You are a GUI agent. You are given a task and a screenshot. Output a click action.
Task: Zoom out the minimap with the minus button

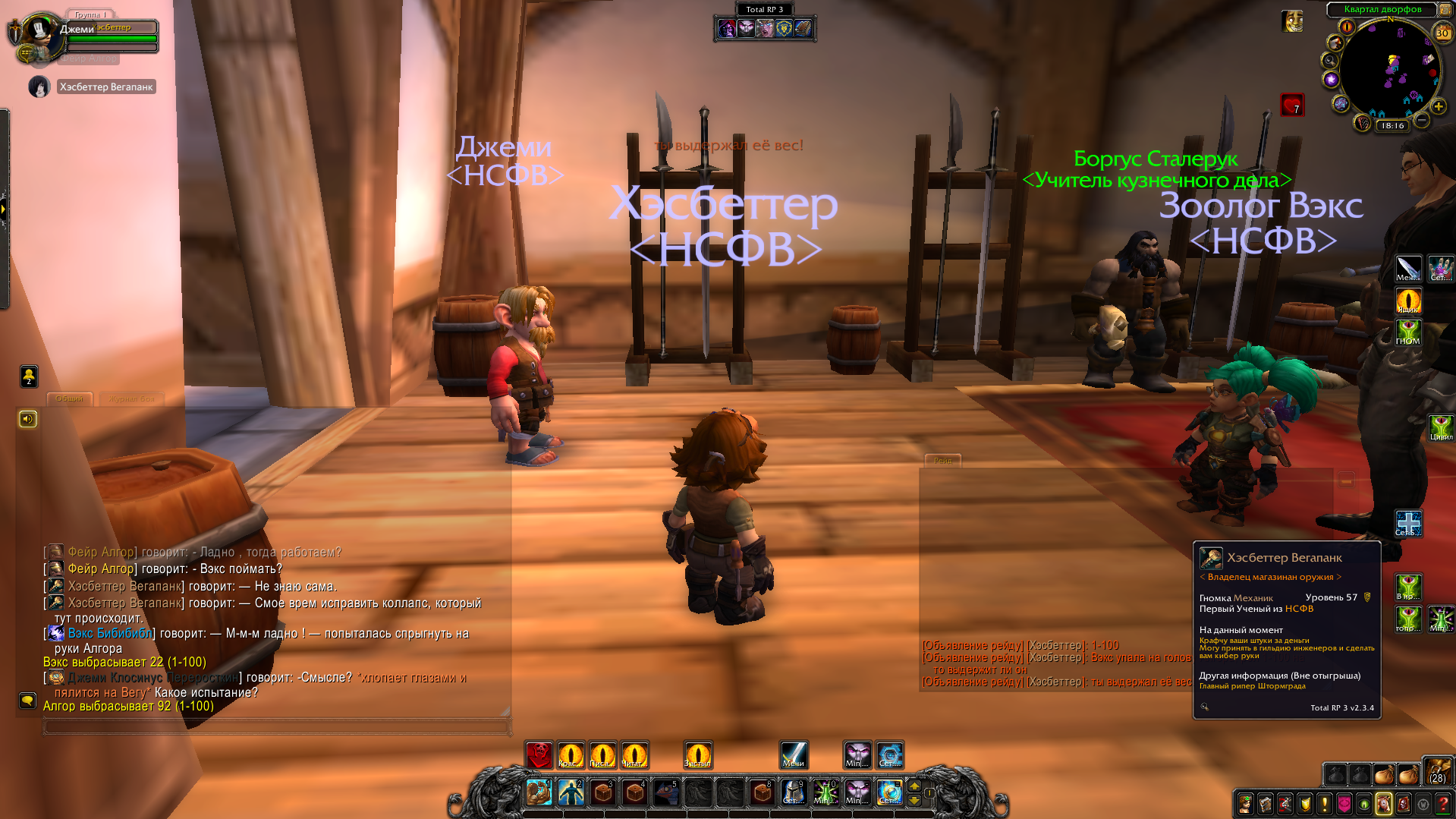(x=1423, y=120)
